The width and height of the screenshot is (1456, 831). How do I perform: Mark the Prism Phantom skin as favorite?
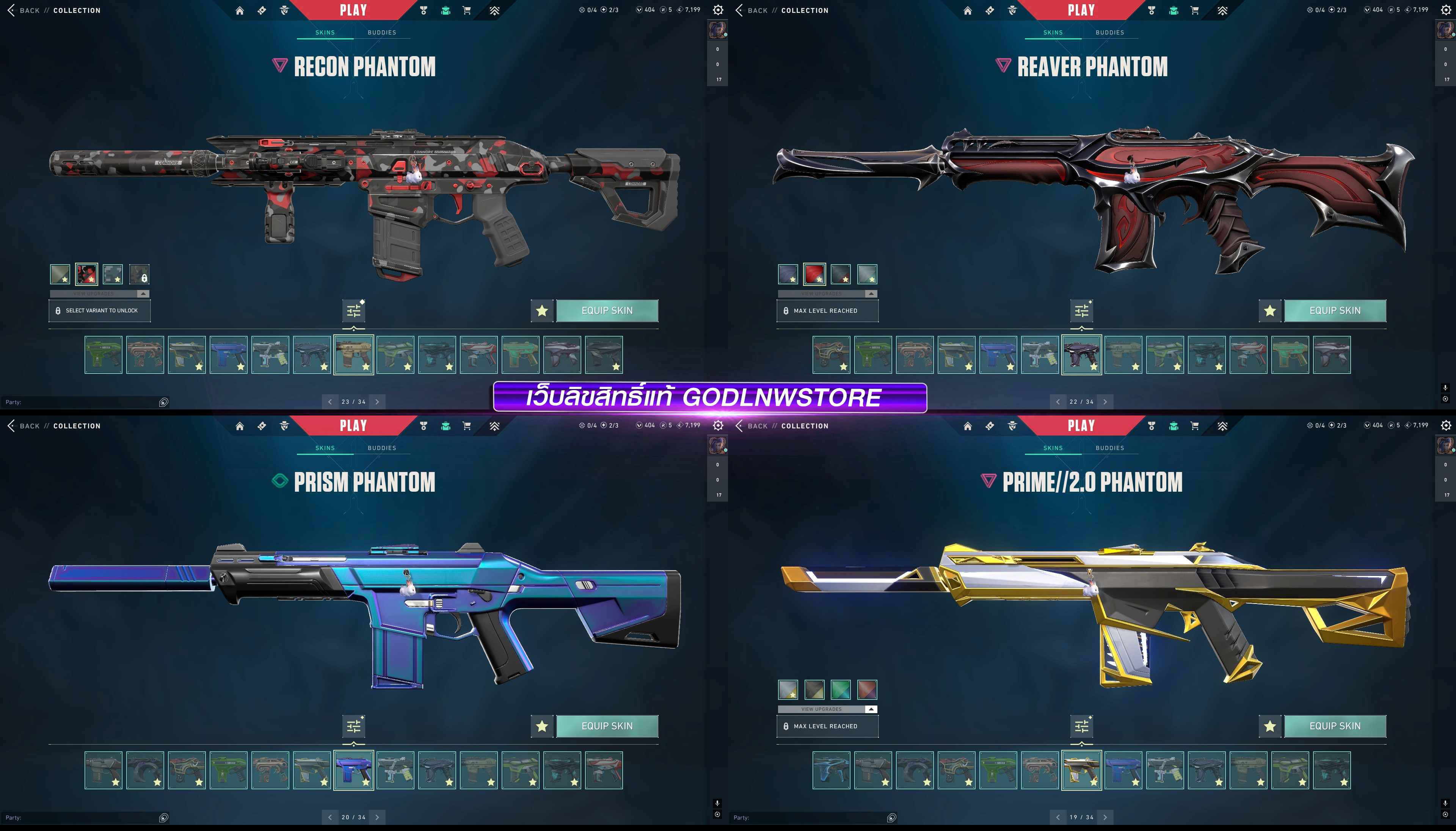click(542, 726)
